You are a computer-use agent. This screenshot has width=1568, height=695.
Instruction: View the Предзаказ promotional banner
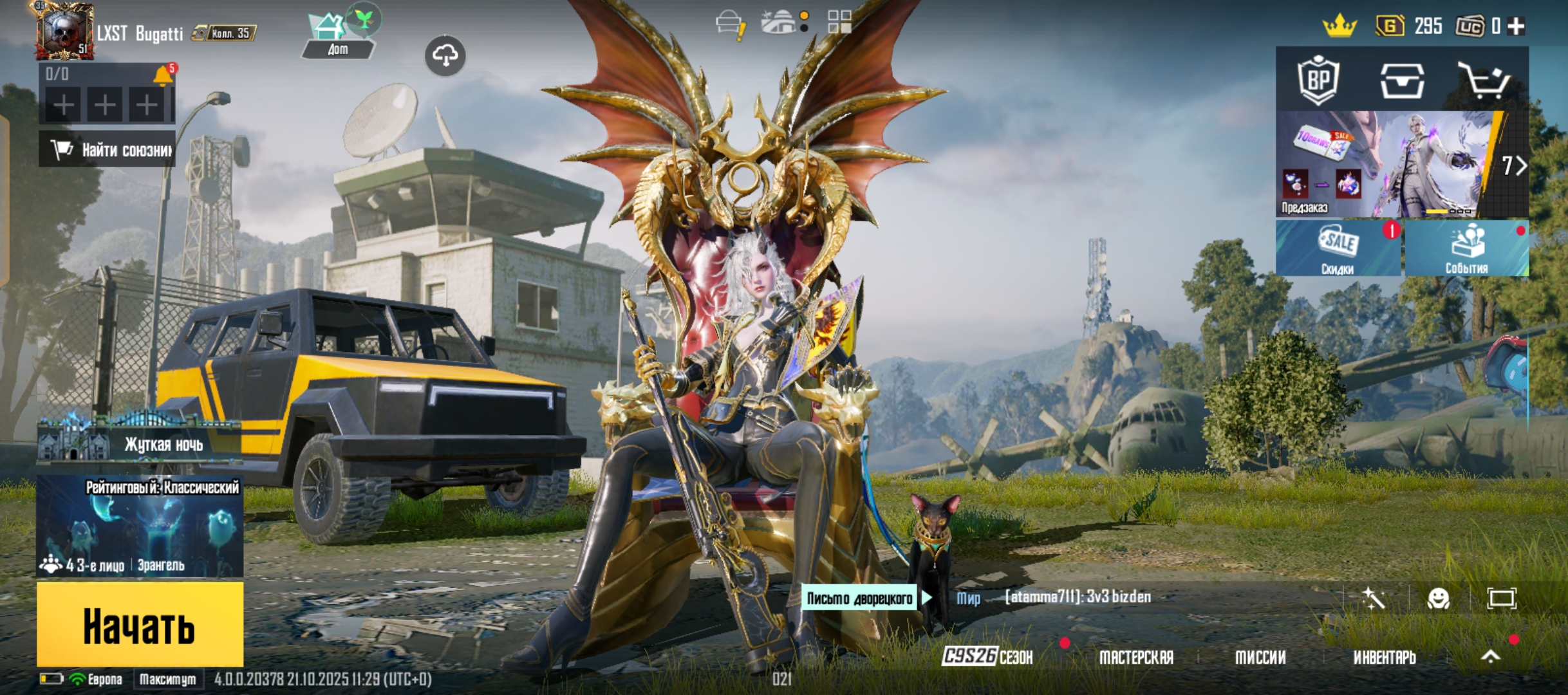coord(1384,165)
